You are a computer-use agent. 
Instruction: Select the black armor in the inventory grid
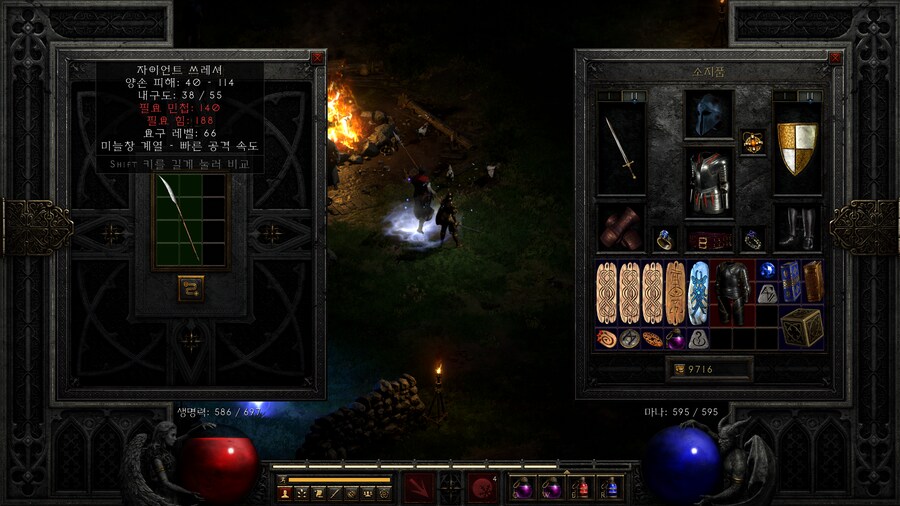[x=733, y=292]
